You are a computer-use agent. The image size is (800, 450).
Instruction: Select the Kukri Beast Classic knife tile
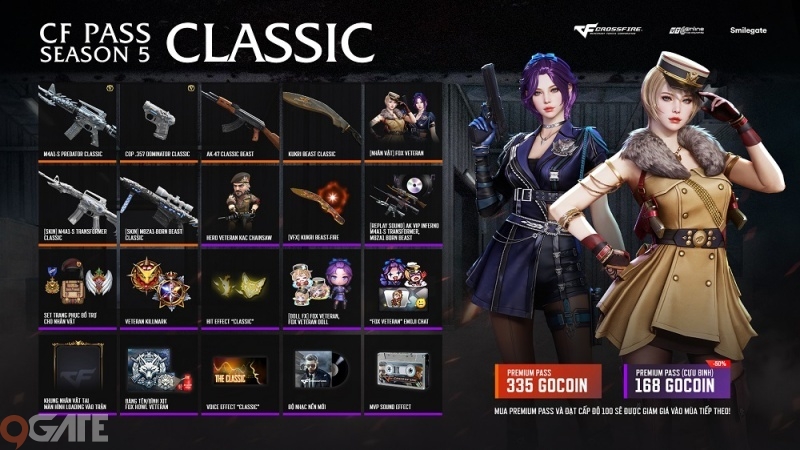(x=320, y=120)
